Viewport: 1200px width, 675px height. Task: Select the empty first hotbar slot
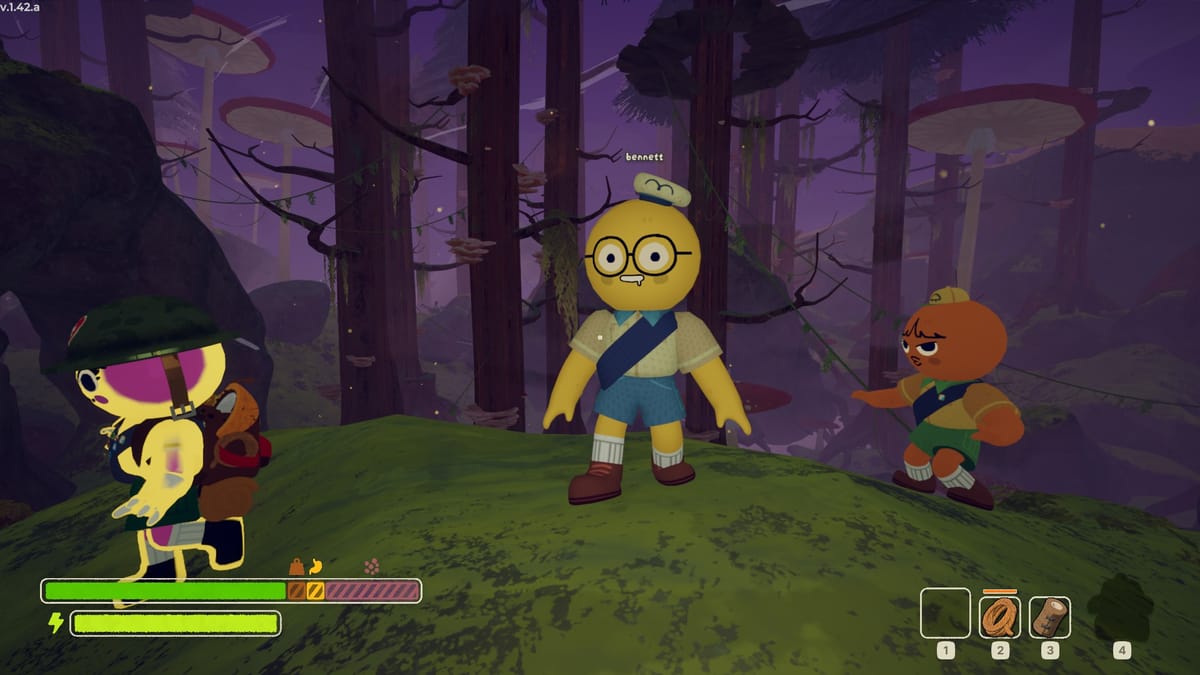coord(945,613)
